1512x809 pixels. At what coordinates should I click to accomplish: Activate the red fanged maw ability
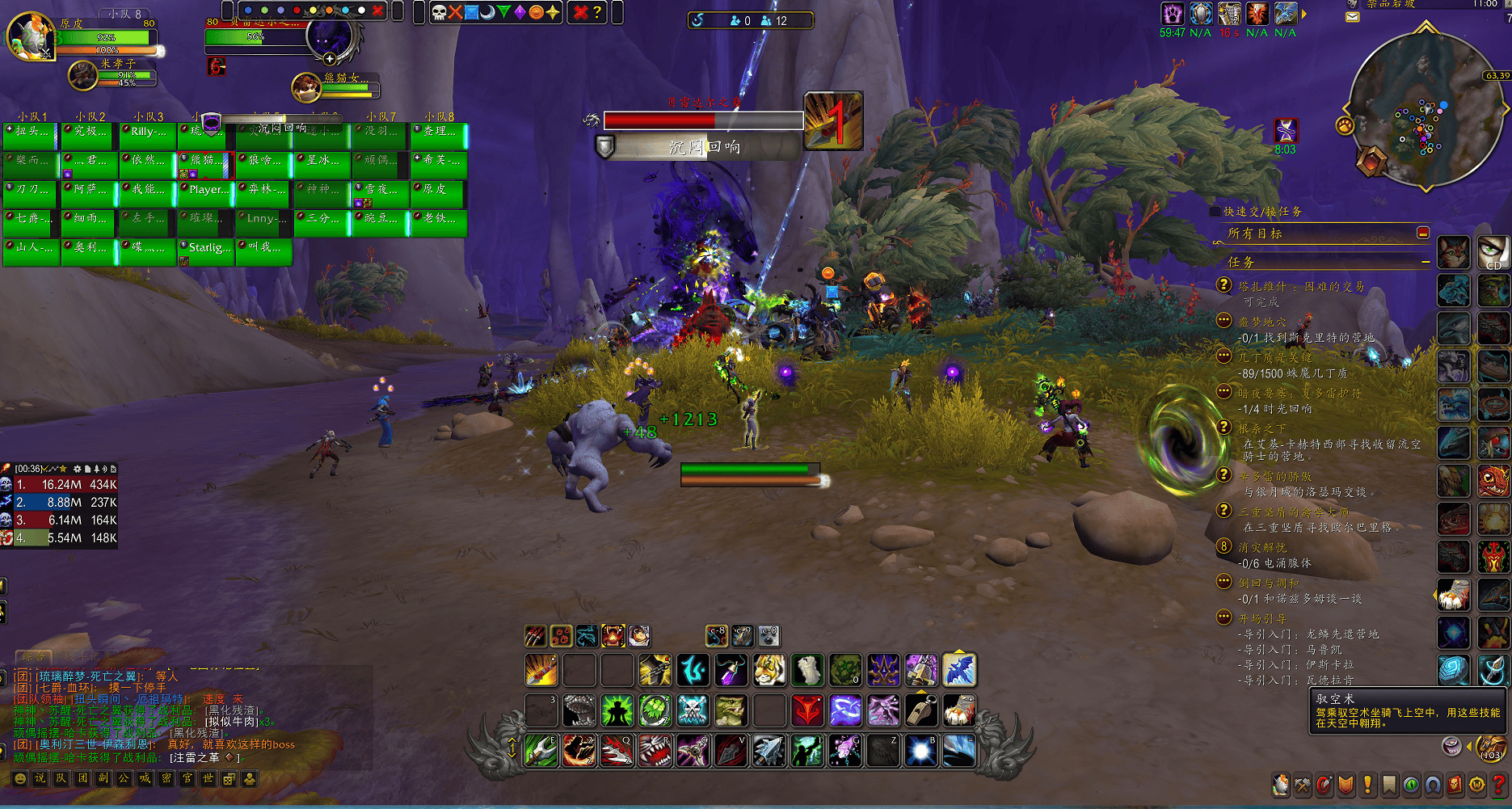click(x=655, y=751)
